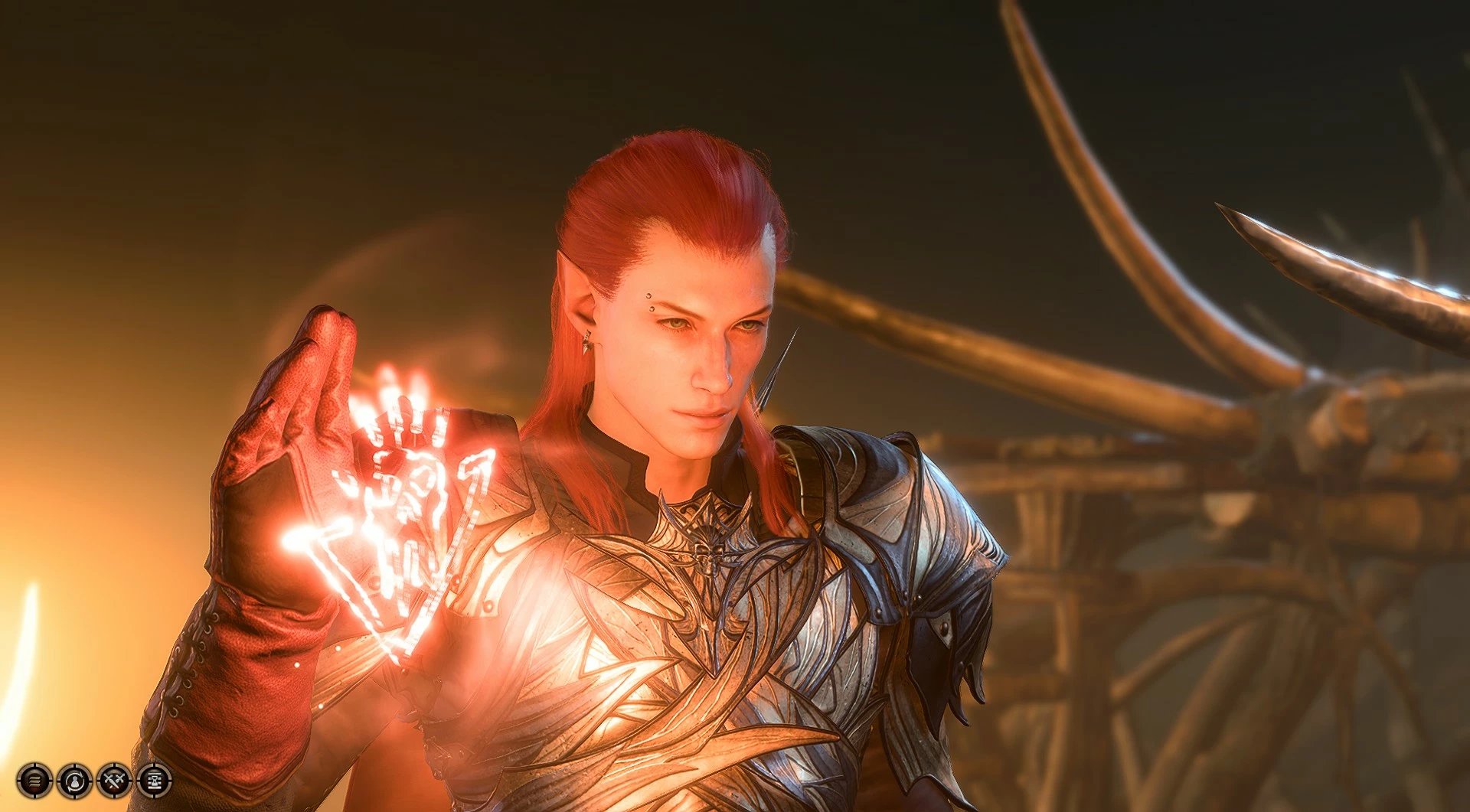This screenshot has width=1470, height=812.
Task: Select the character cycle icon with circular arrows
Action: [x=73, y=781]
